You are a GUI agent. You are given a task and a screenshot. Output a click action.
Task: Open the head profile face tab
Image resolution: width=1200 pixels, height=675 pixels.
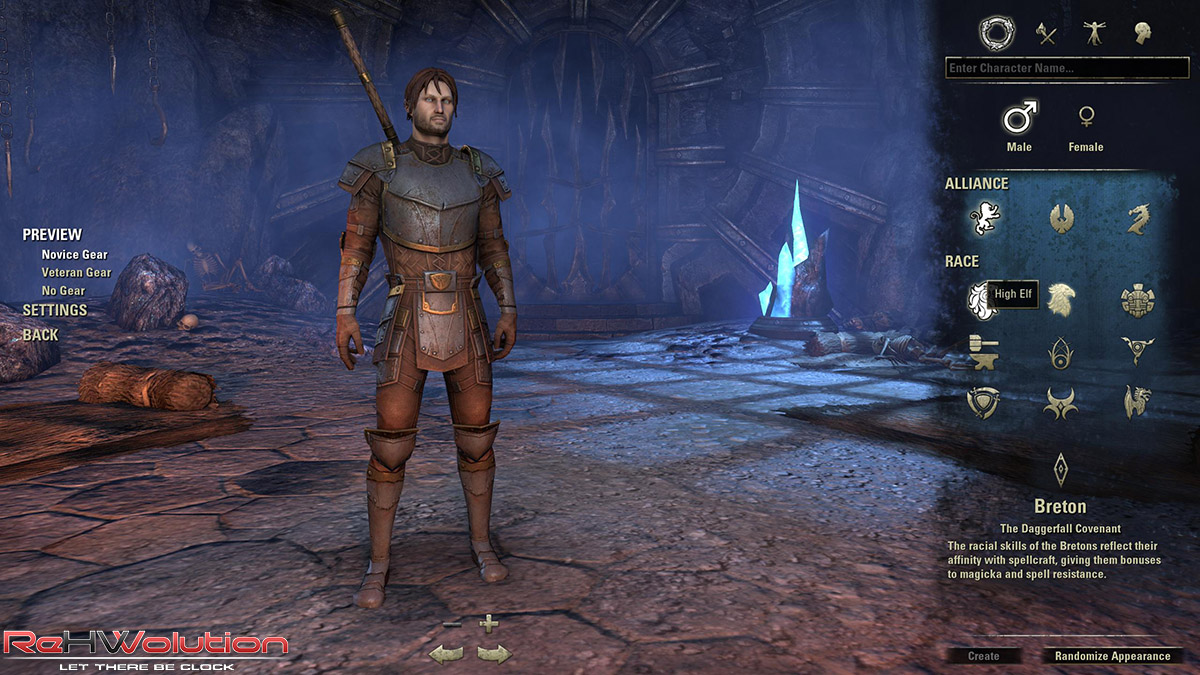coord(1142,34)
